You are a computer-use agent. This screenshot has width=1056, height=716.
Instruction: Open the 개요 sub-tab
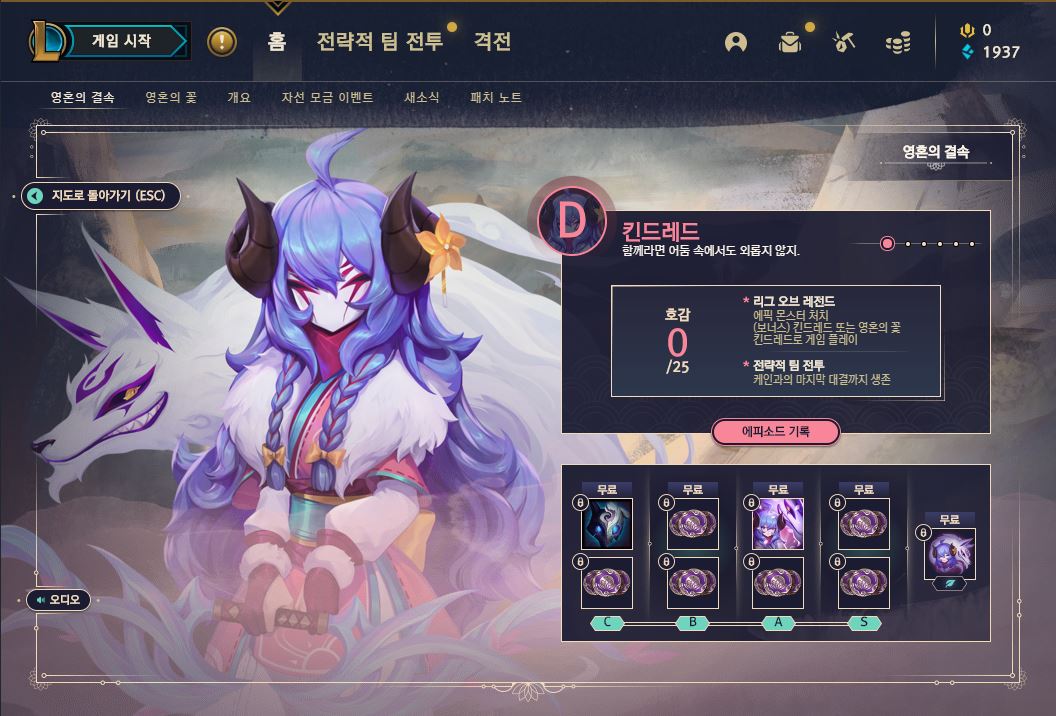239,97
